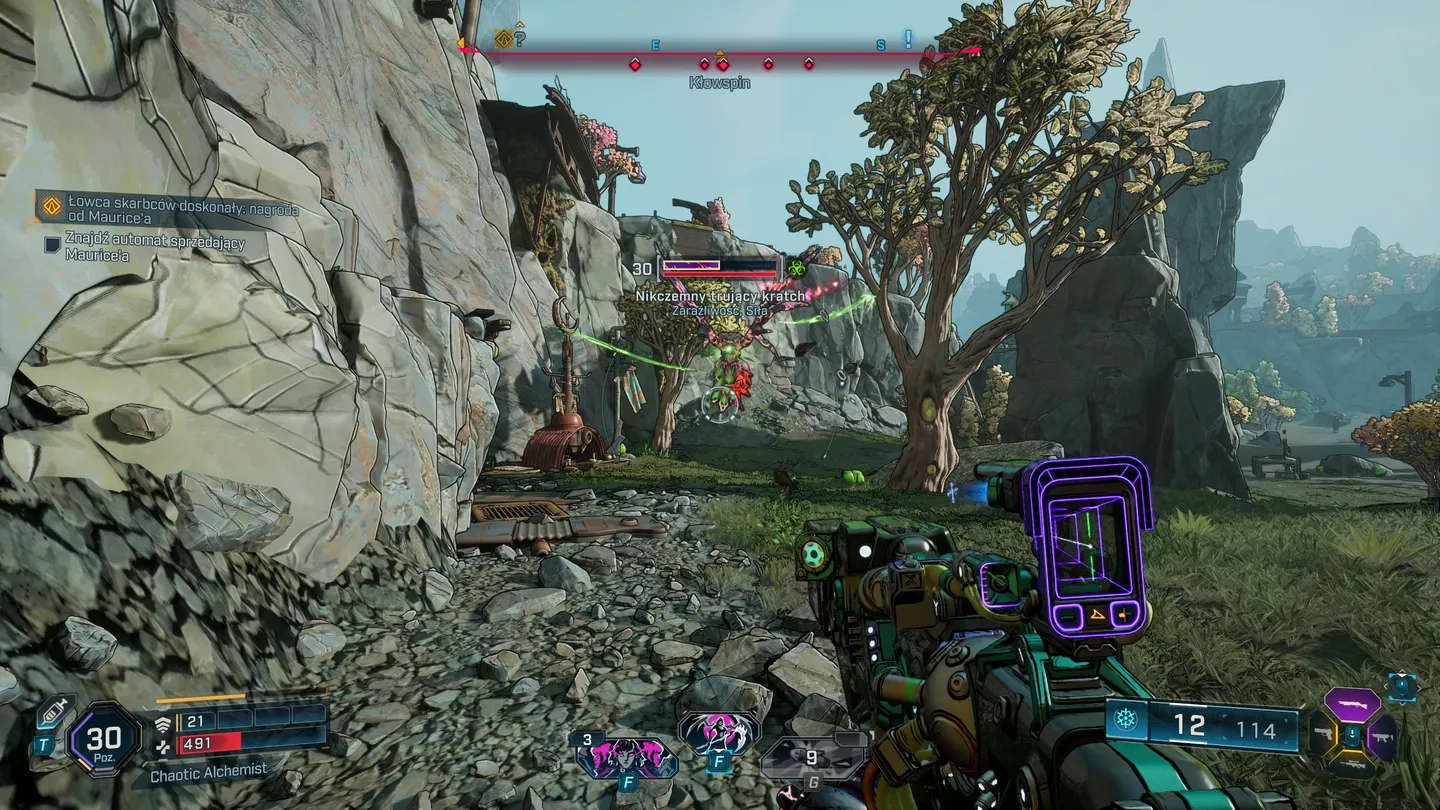
Task: Select the yellow quest marker on the compass
Action: tap(504, 39)
